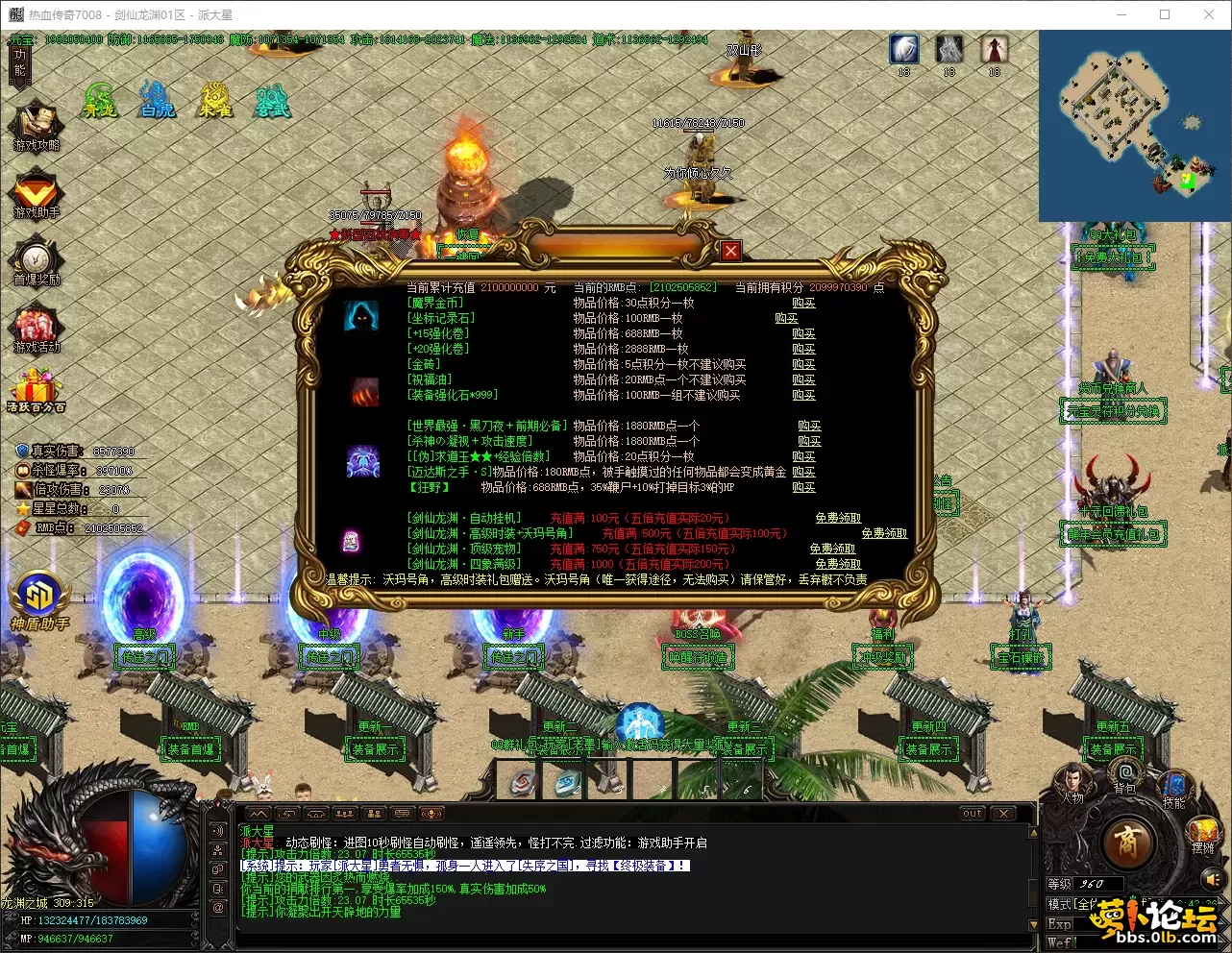Open the 游戏攻略 guide icon

coord(37,127)
